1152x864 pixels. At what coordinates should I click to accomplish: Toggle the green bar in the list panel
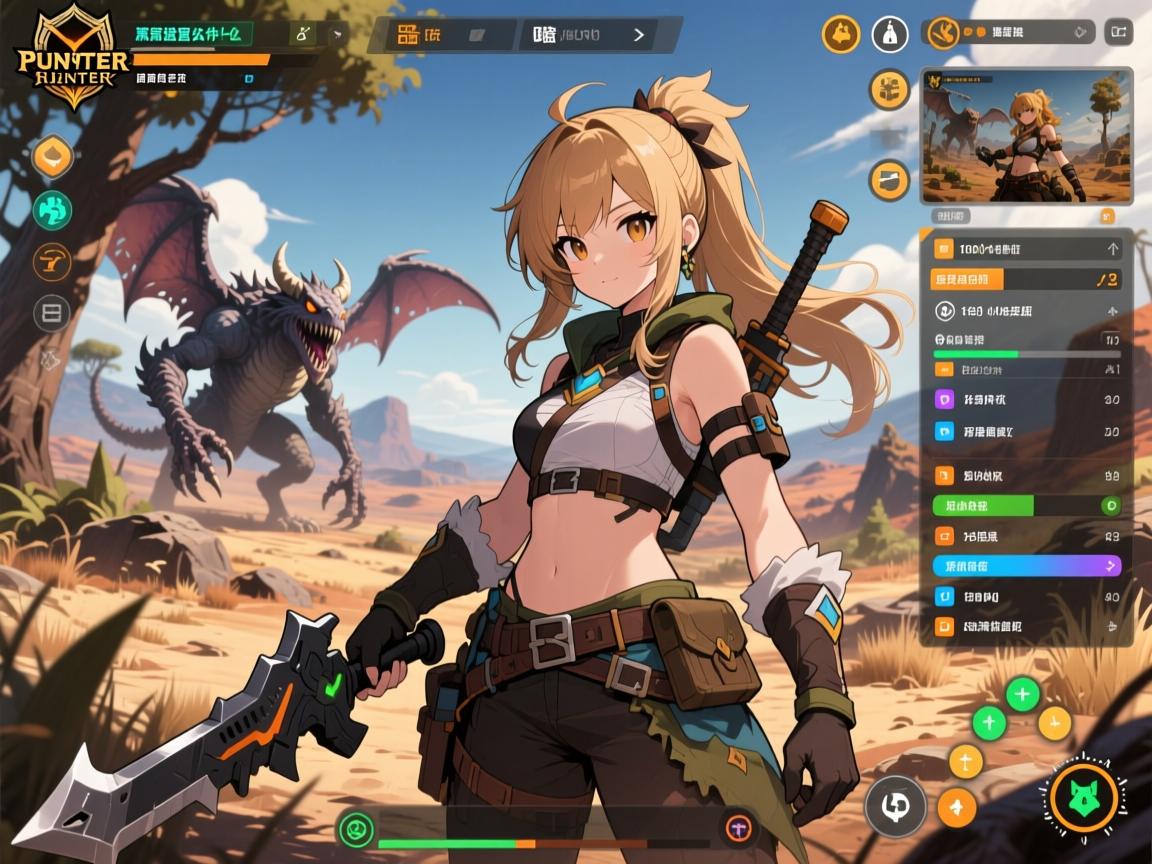point(1027,505)
